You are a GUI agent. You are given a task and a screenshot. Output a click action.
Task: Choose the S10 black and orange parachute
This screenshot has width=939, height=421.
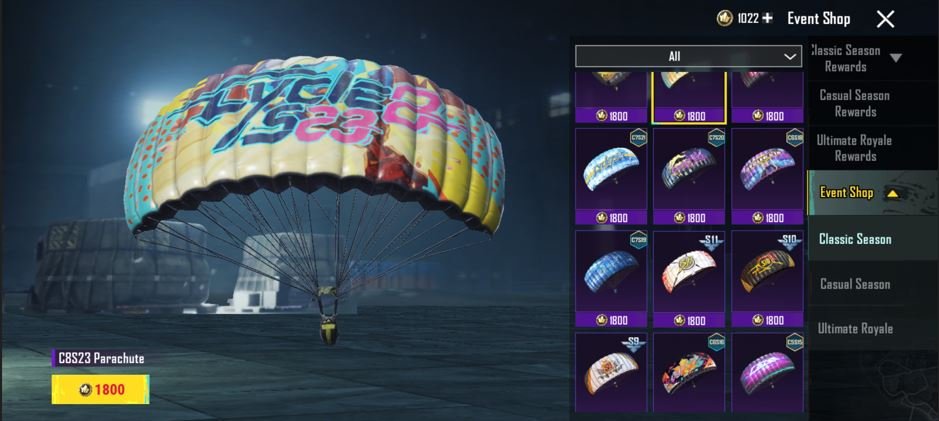point(767,270)
